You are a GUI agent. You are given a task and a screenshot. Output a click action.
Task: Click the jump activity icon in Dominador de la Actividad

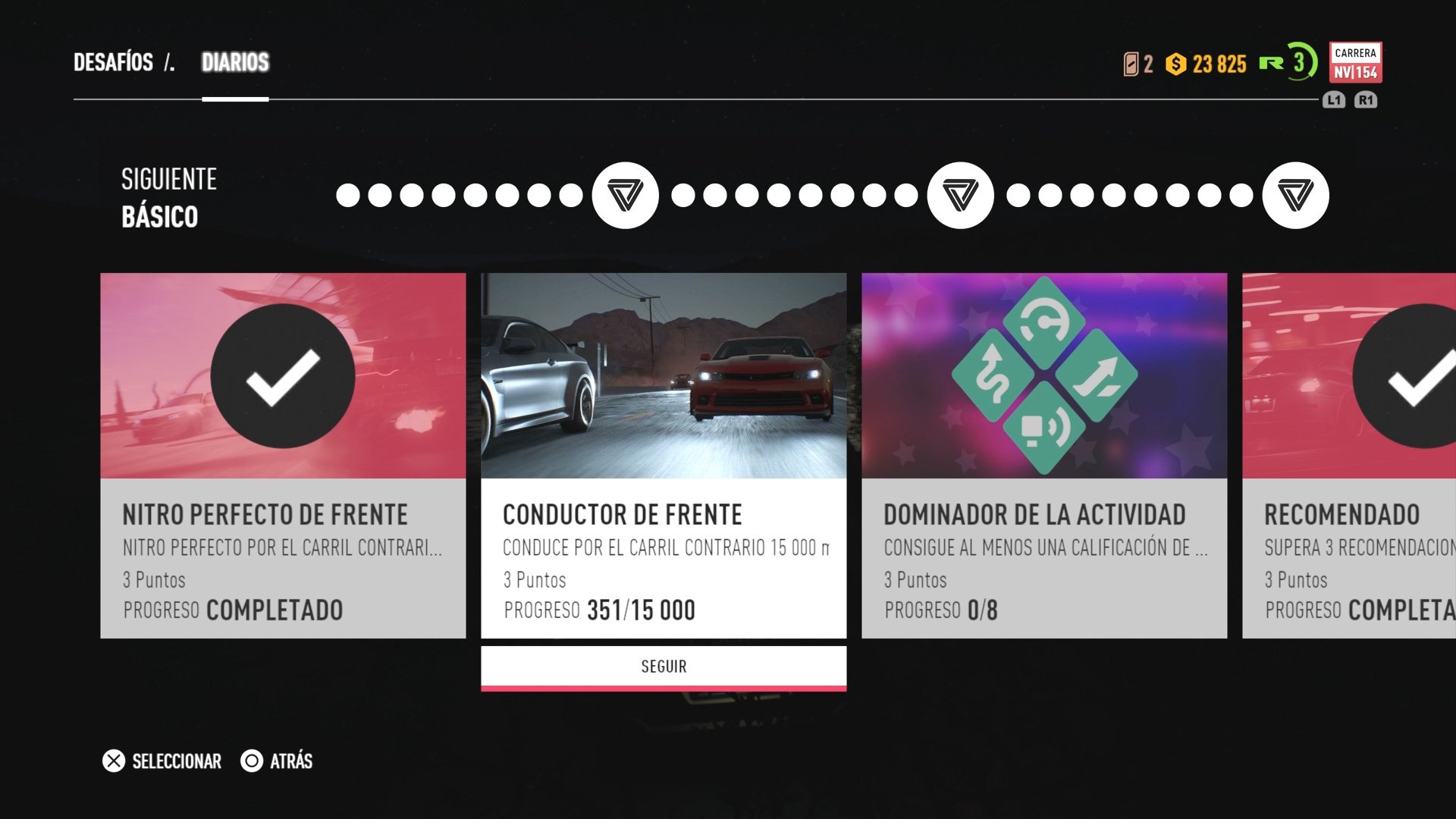pos(1096,375)
